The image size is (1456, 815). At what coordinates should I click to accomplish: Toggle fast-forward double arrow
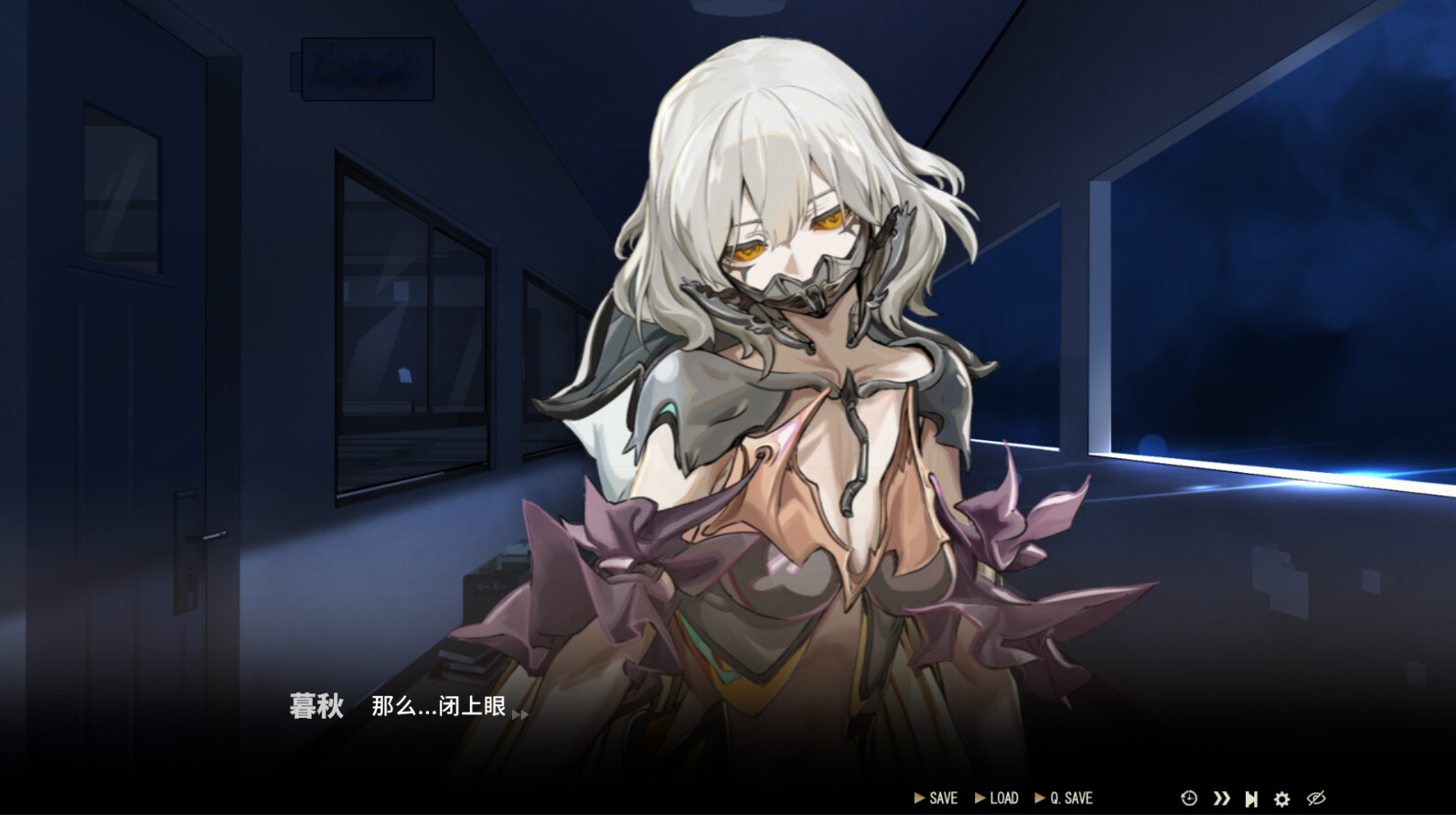pyautogui.click(x=1221, y=799)
